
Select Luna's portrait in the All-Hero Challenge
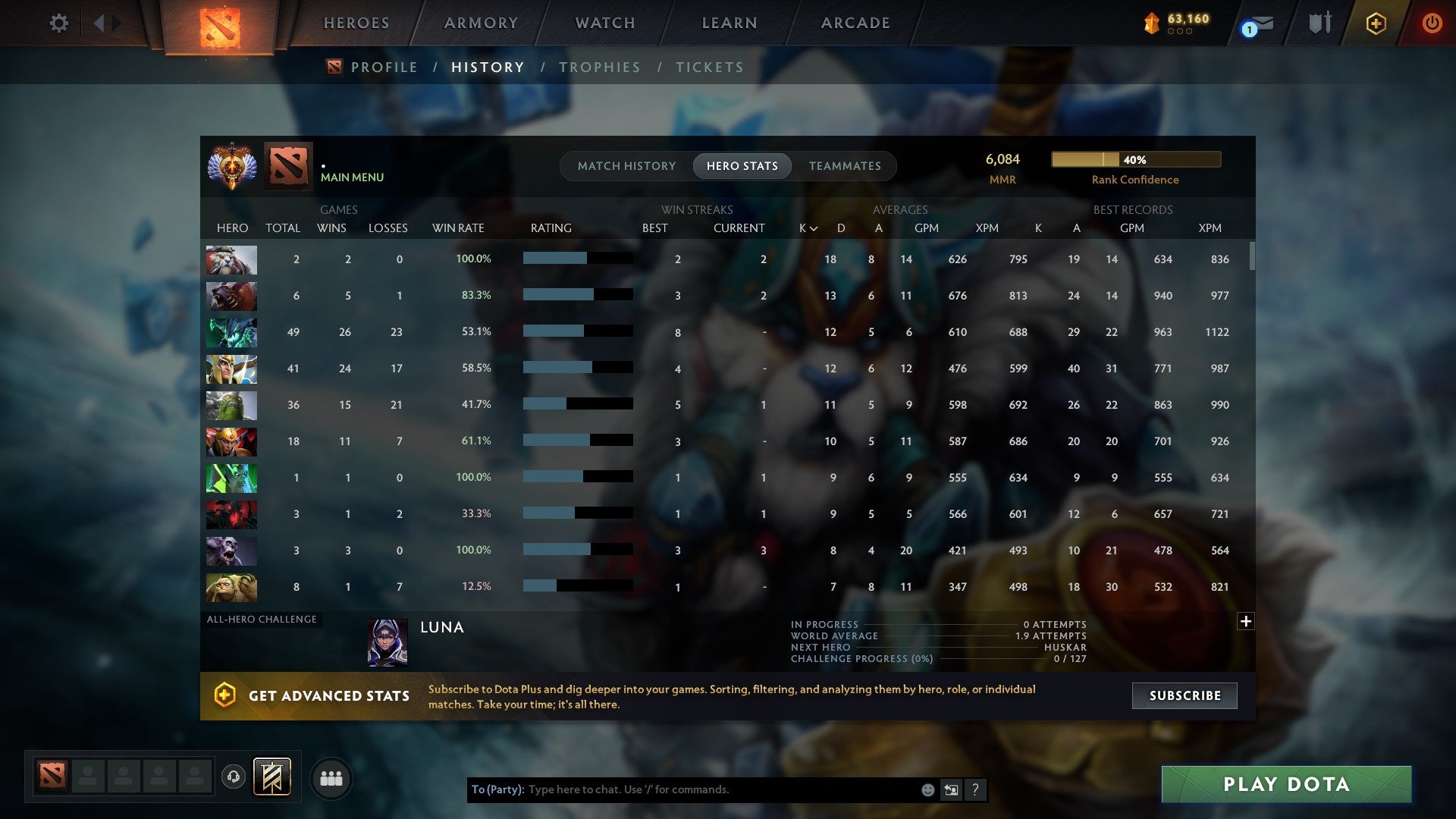[x=388, y=642]
